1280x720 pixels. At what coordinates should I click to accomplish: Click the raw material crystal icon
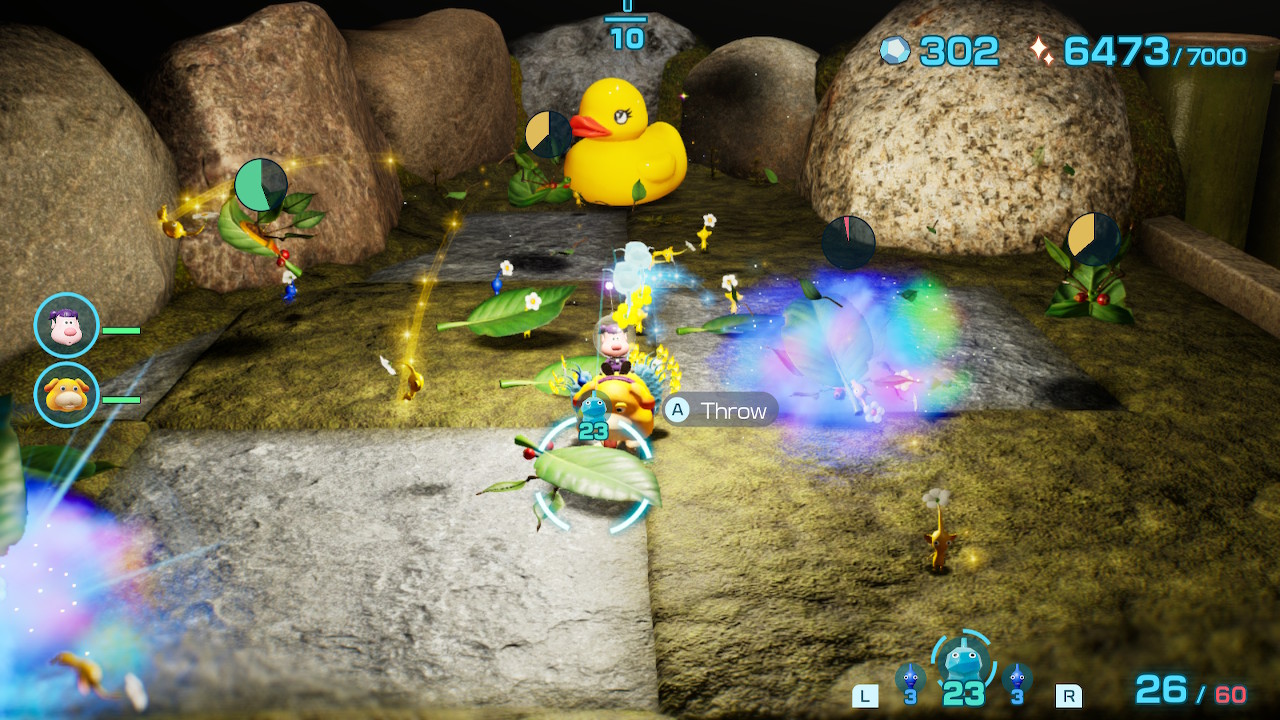895,51
